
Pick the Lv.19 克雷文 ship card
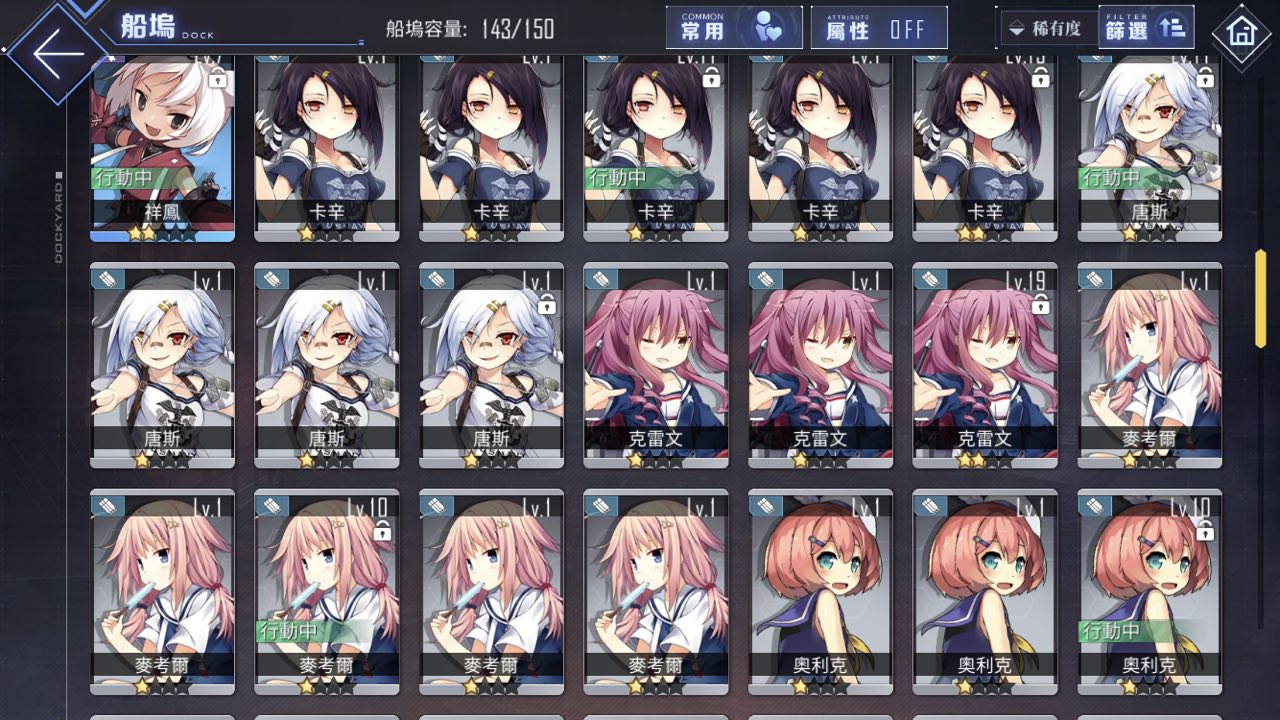click(x=984, y=366)
